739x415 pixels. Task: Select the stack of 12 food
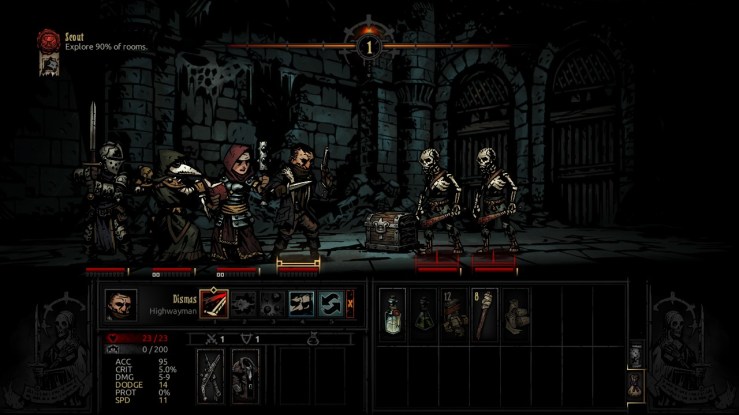click(455, 312)
